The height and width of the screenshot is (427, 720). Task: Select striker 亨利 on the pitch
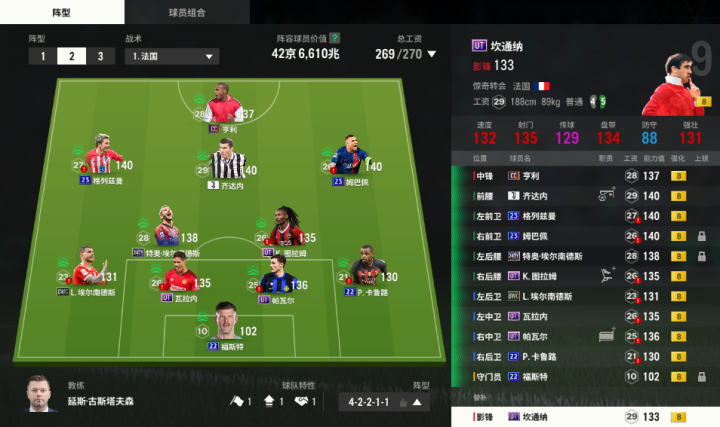(x=224, y=108)
